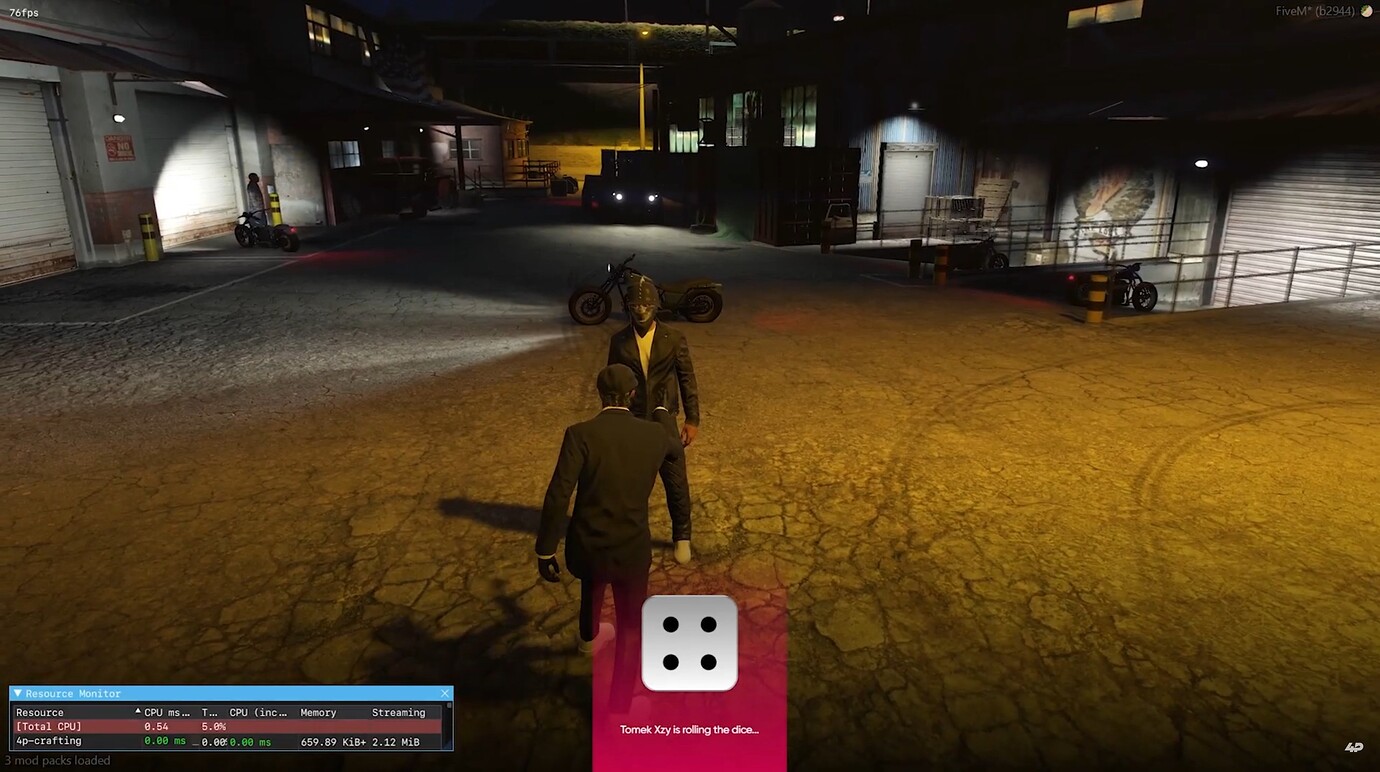Click the FiveM logo icon top right
Screen dimensions: 1380x772
click(x=1366, y=11)
